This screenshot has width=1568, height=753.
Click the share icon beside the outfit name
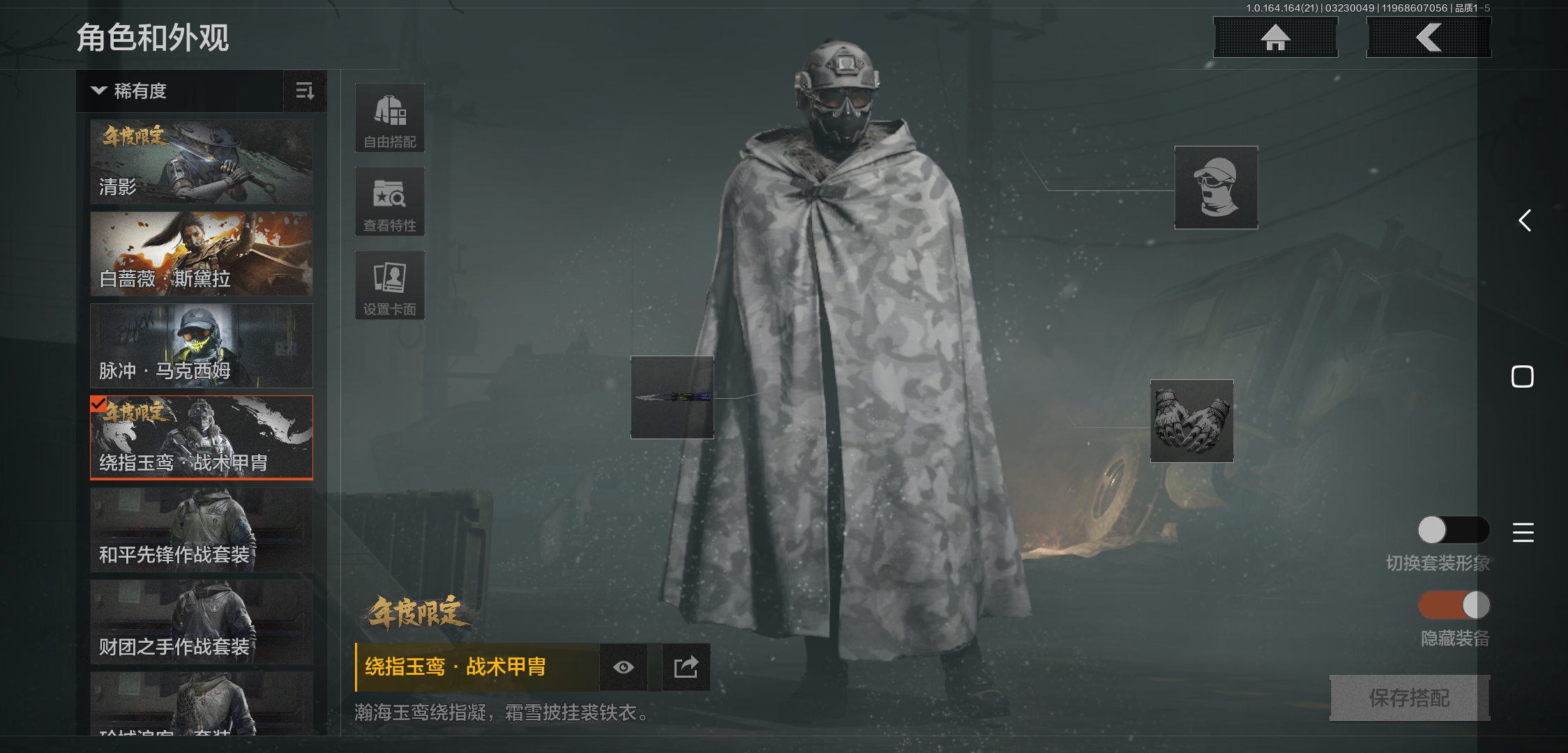686,667
